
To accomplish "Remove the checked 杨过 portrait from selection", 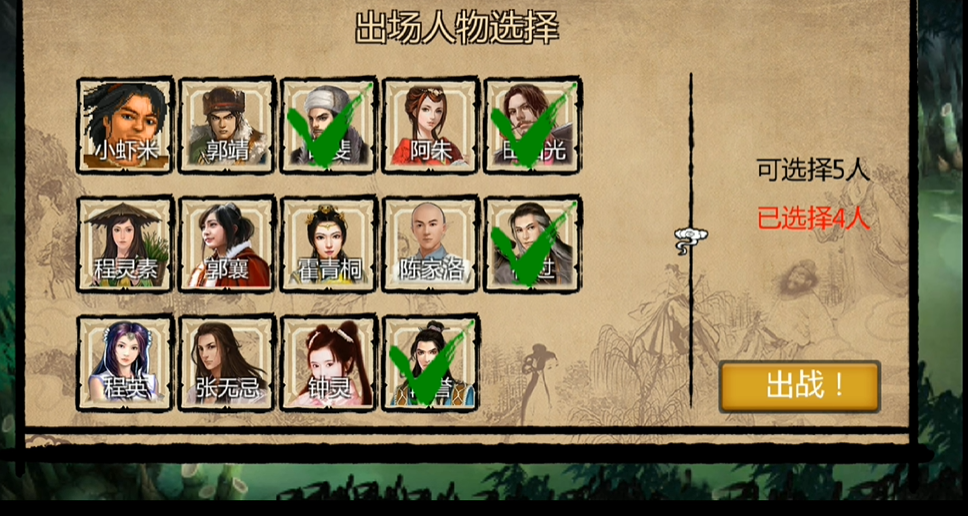I will tap(533, 244).
